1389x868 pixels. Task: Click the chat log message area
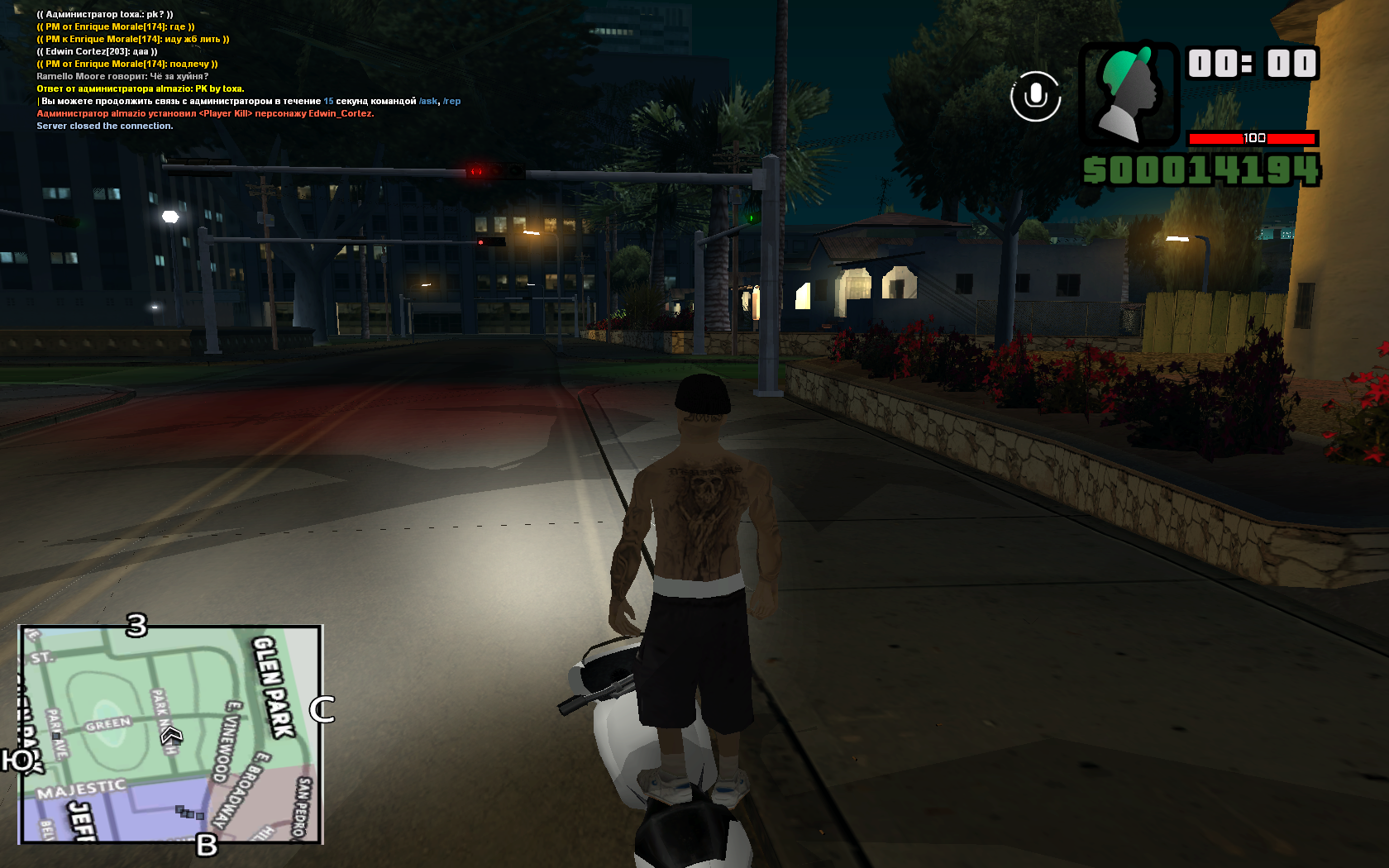pos(207,70)
